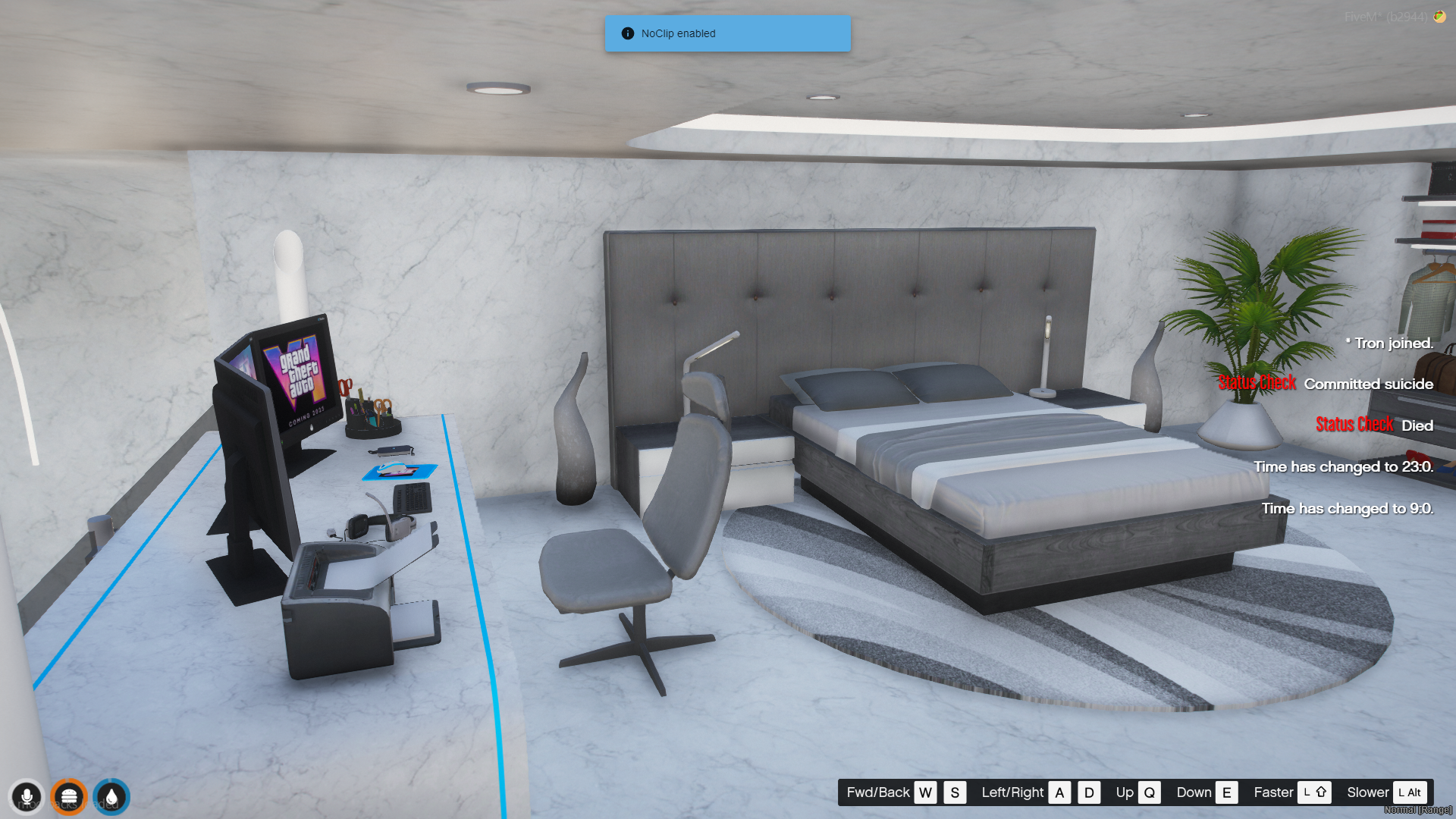The image size is (1456, 819).
Task: Dismiss the NoClip enabled notification
Action: [727, 33]
